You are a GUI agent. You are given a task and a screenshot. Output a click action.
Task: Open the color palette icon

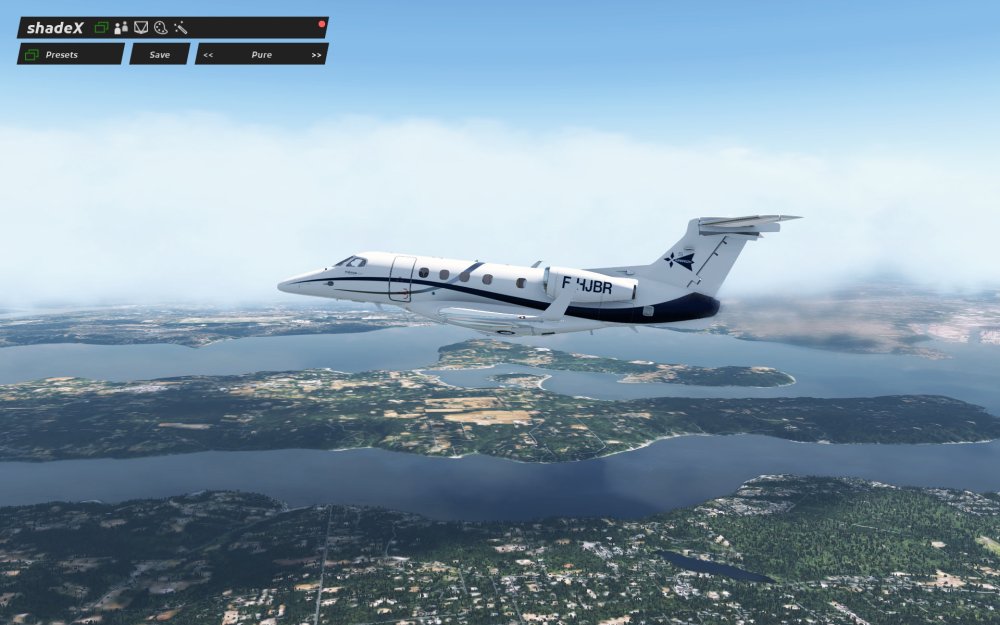(160, 28)
